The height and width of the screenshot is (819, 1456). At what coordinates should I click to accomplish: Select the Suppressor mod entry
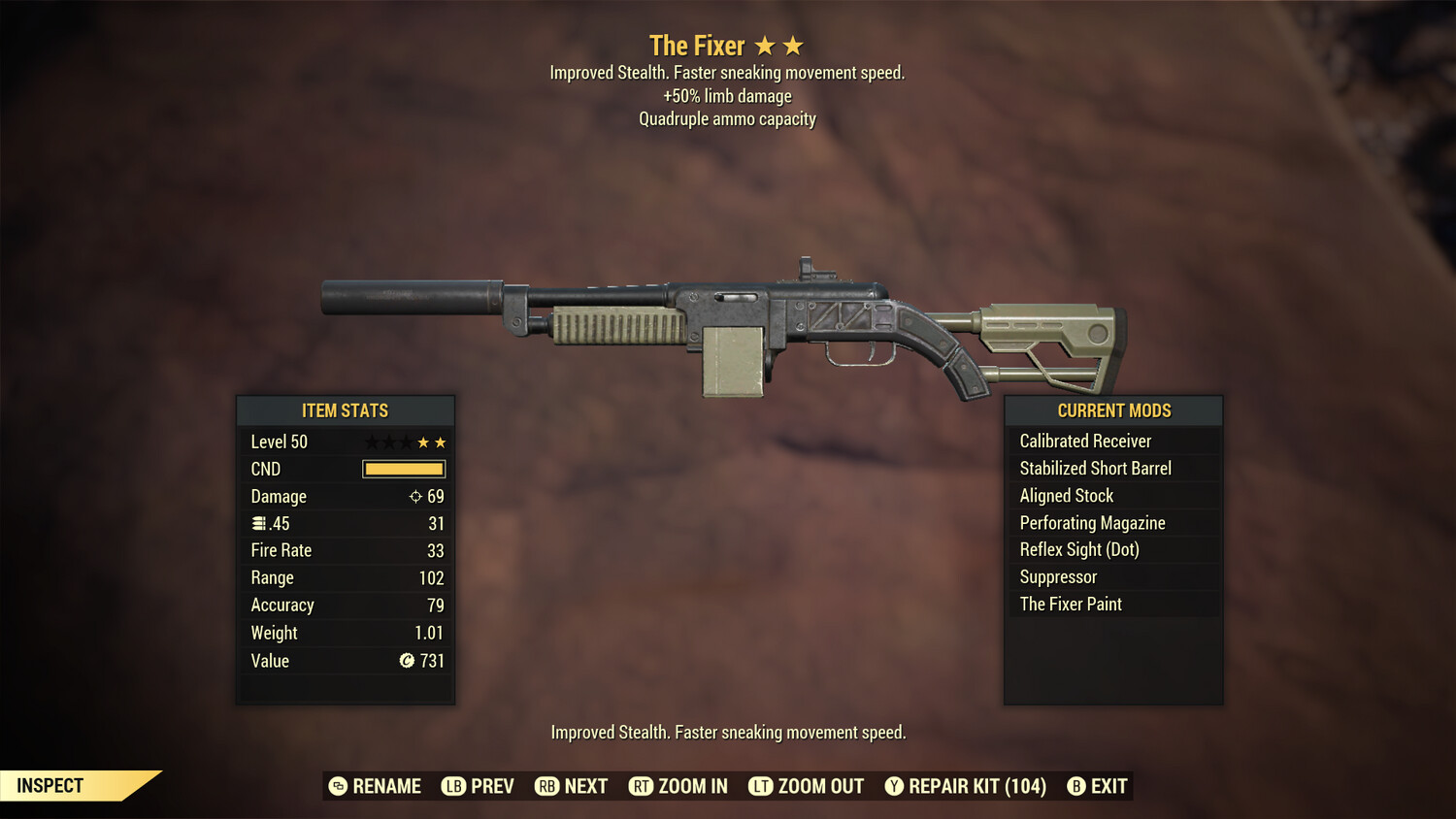pyautogui.click(x=1057, y=576)
